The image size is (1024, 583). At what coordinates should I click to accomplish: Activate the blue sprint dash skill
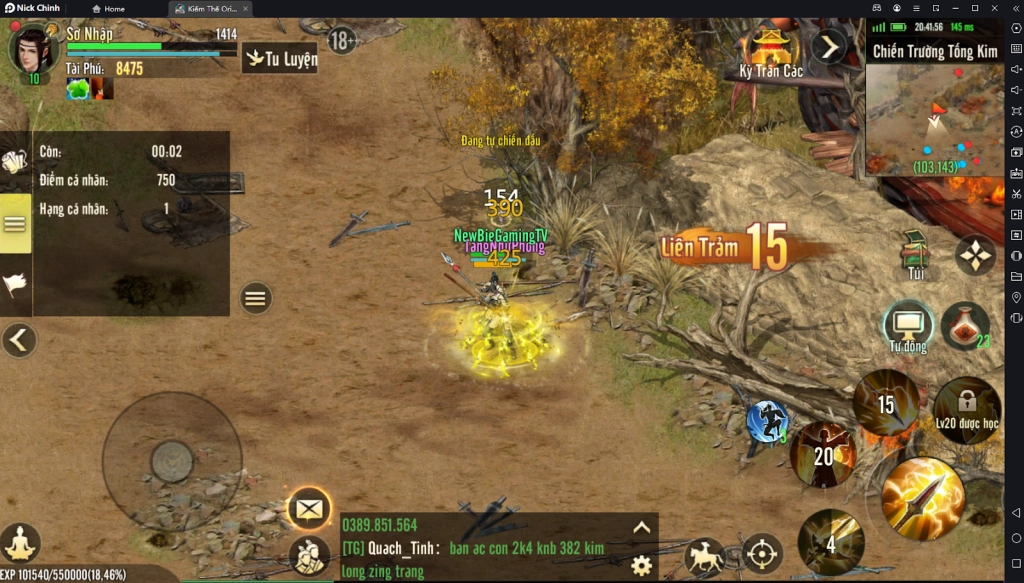pyautogui.click(x=767, y=421)
